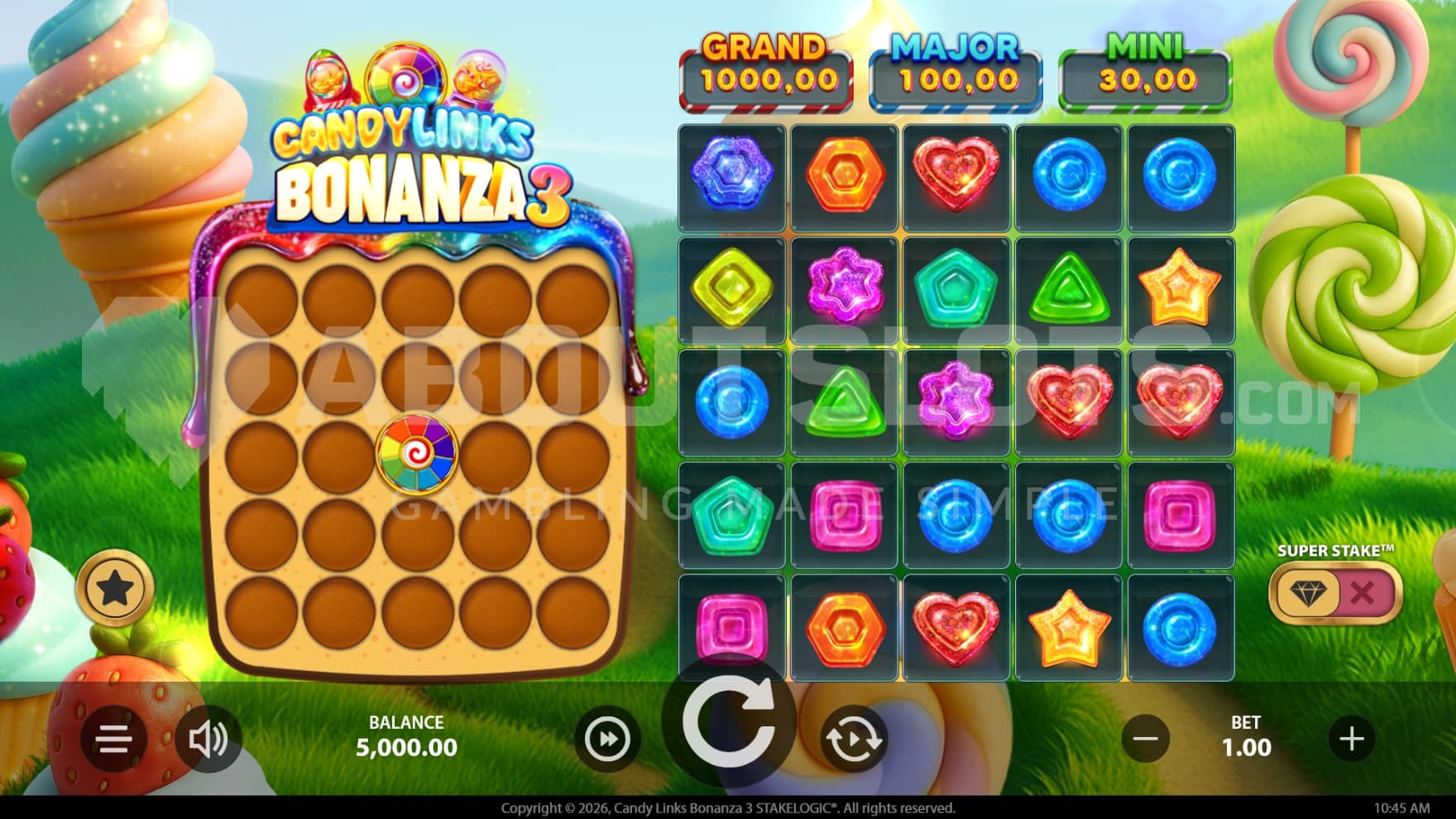Click the gold star feature button
This screenshot has width=1456, height=819.
point(115,589)
